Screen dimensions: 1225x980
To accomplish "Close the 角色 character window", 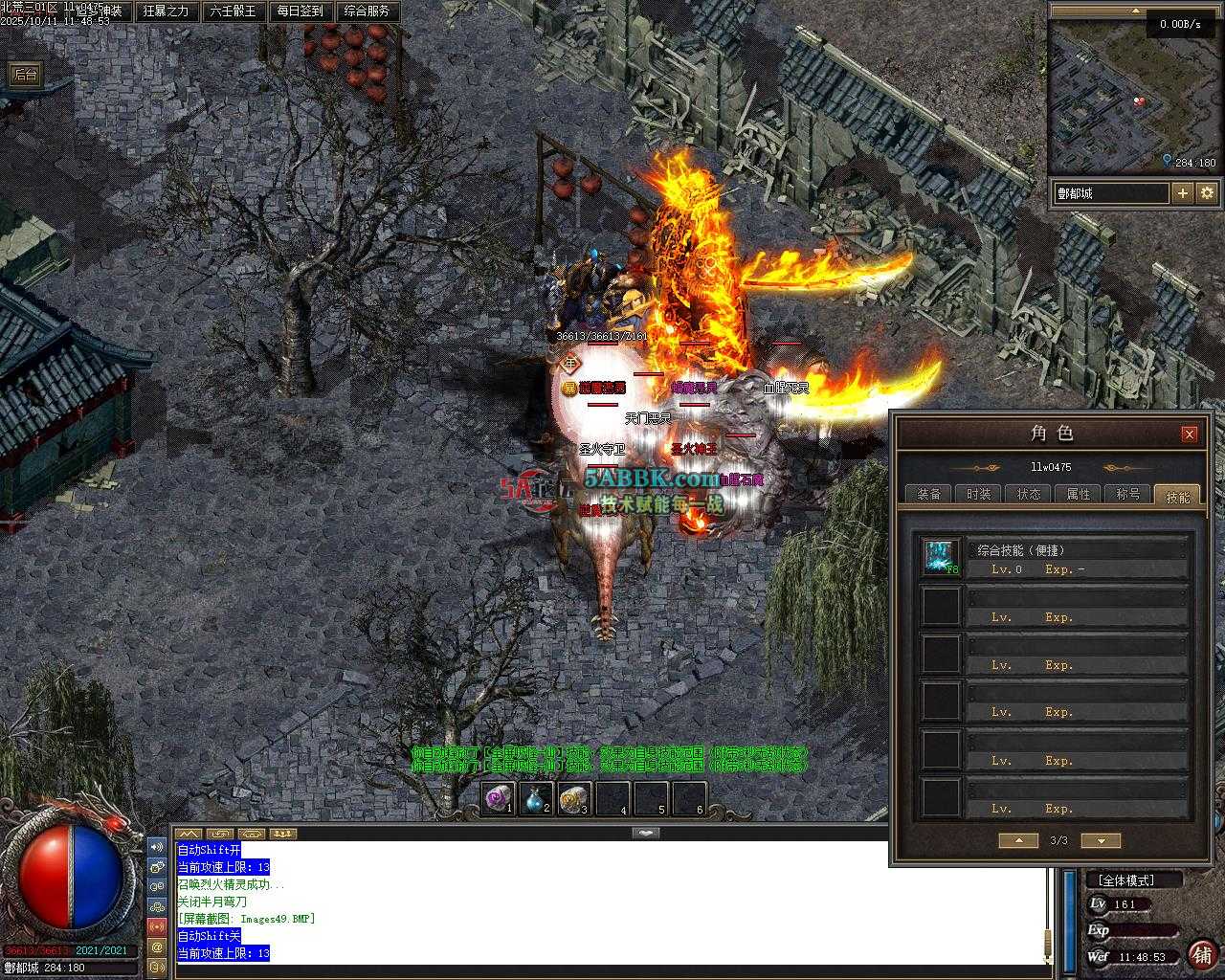I will [x=1189, y=434].
